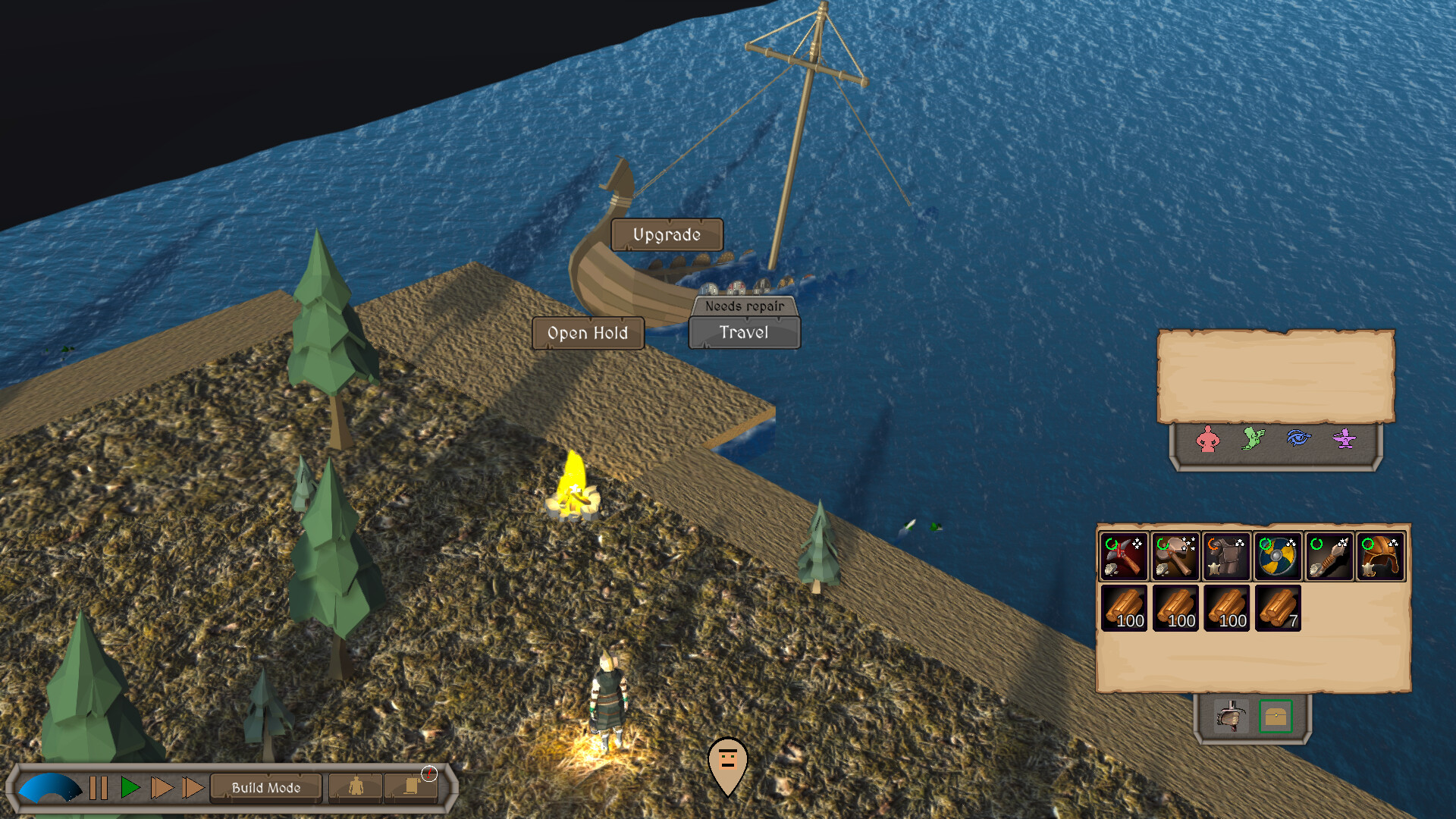Pause the game speed
Viewport: 1456px width, 819px height.
[x=99, y=788]
